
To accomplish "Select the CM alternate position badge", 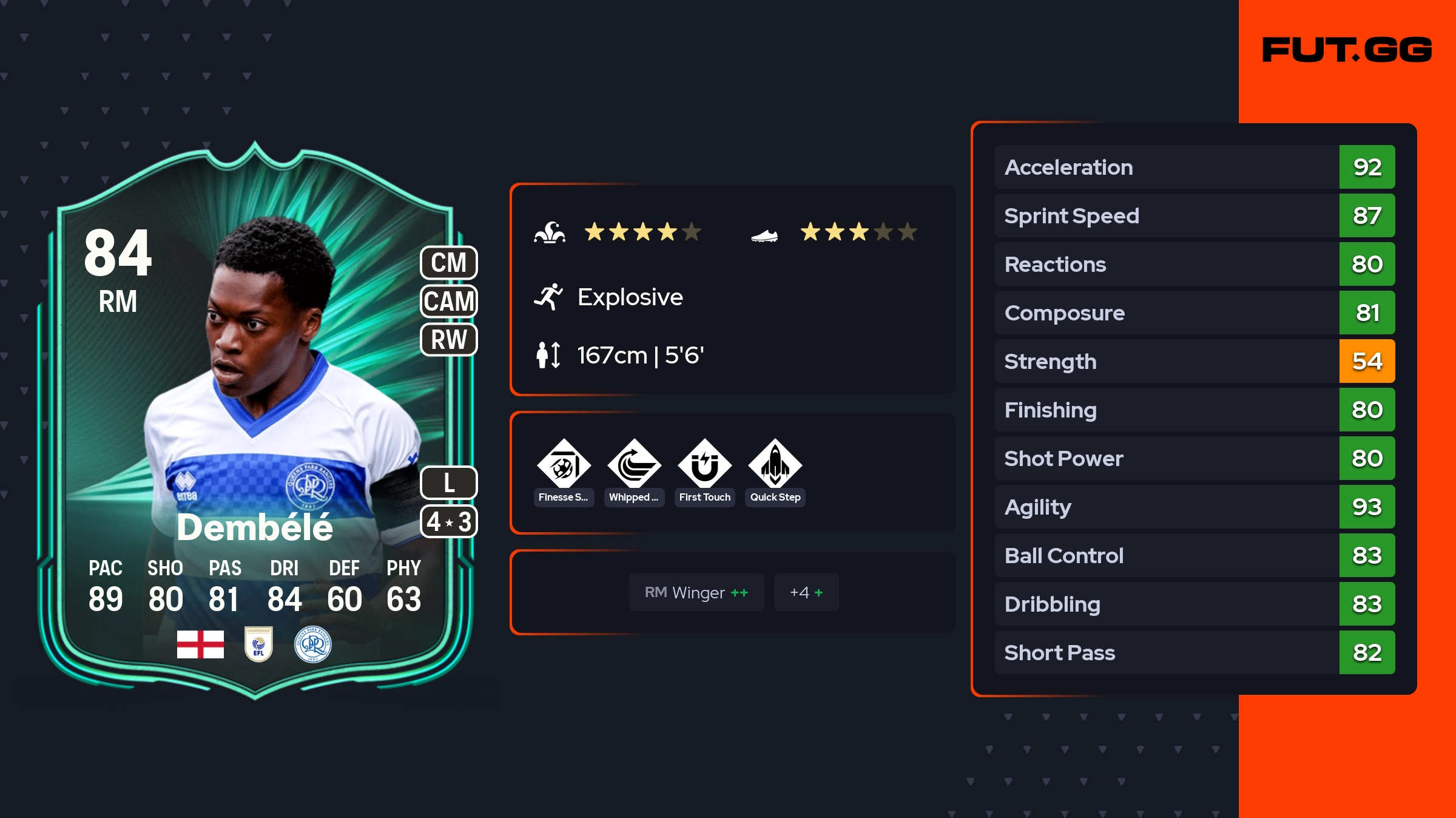I will click(x=449, y=263).
